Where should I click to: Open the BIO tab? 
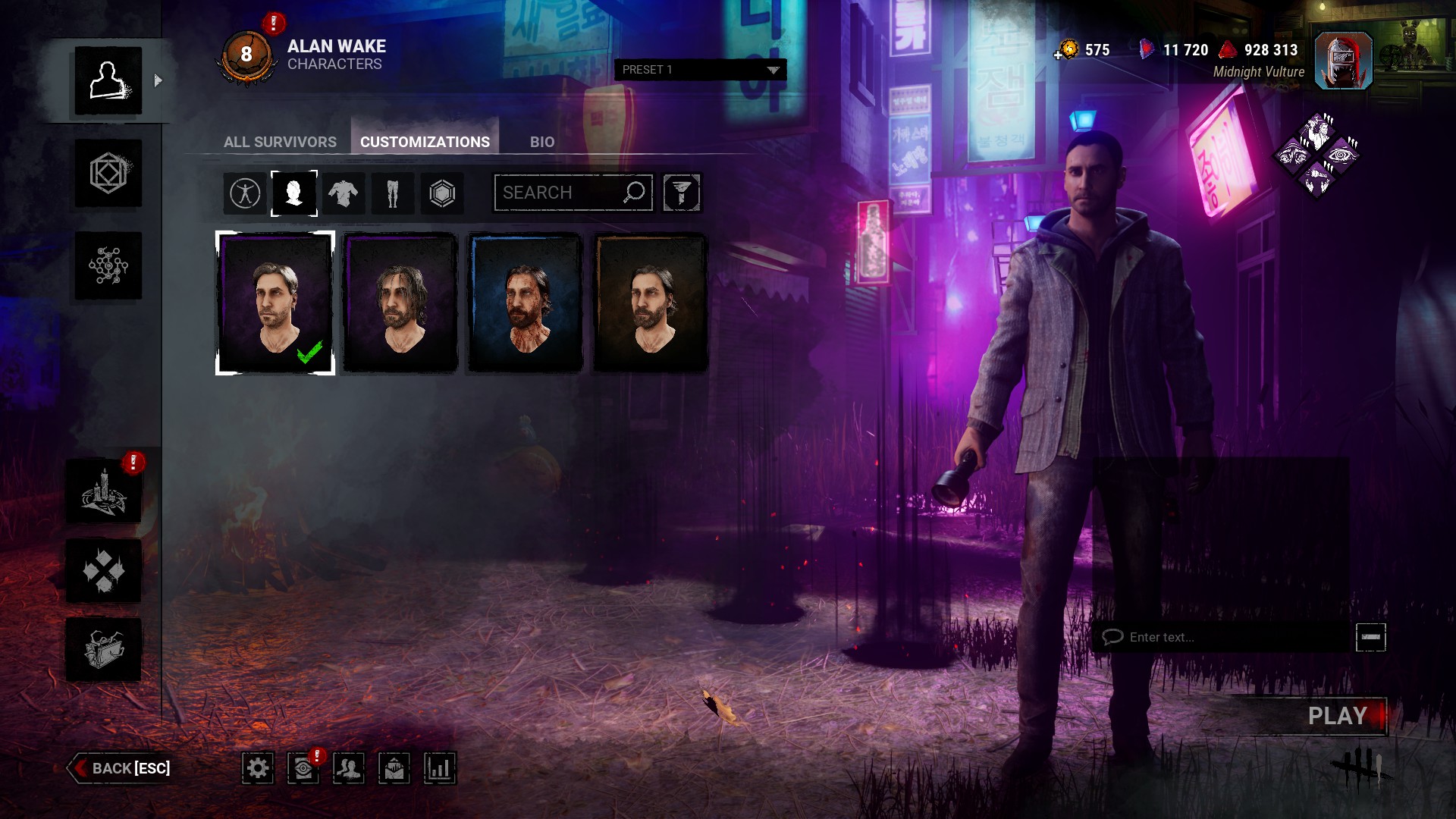click(x=541, y=142)
